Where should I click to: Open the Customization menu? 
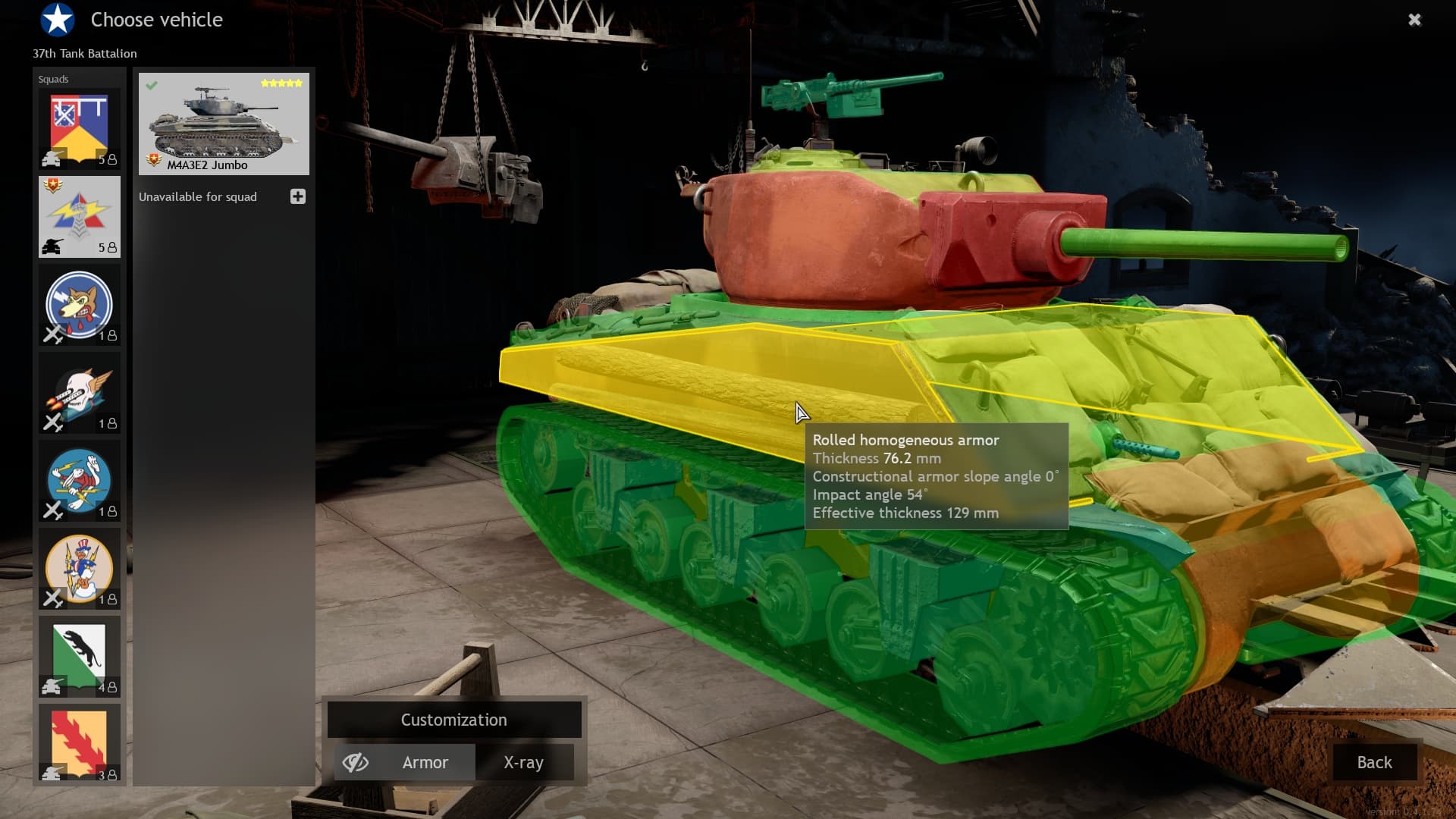point(453,720)
